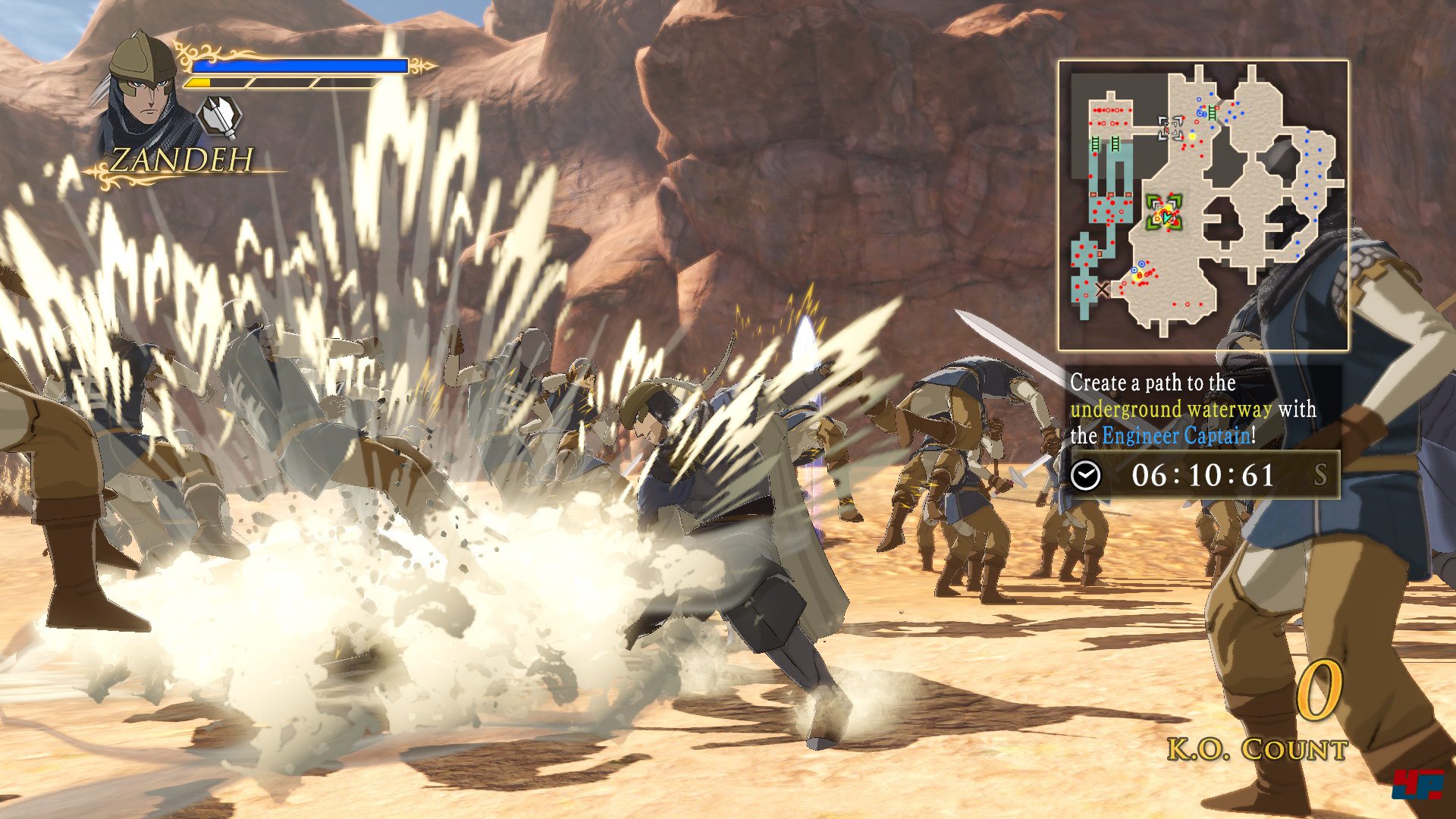Click the 4P logo watermark

[1417, 784]
